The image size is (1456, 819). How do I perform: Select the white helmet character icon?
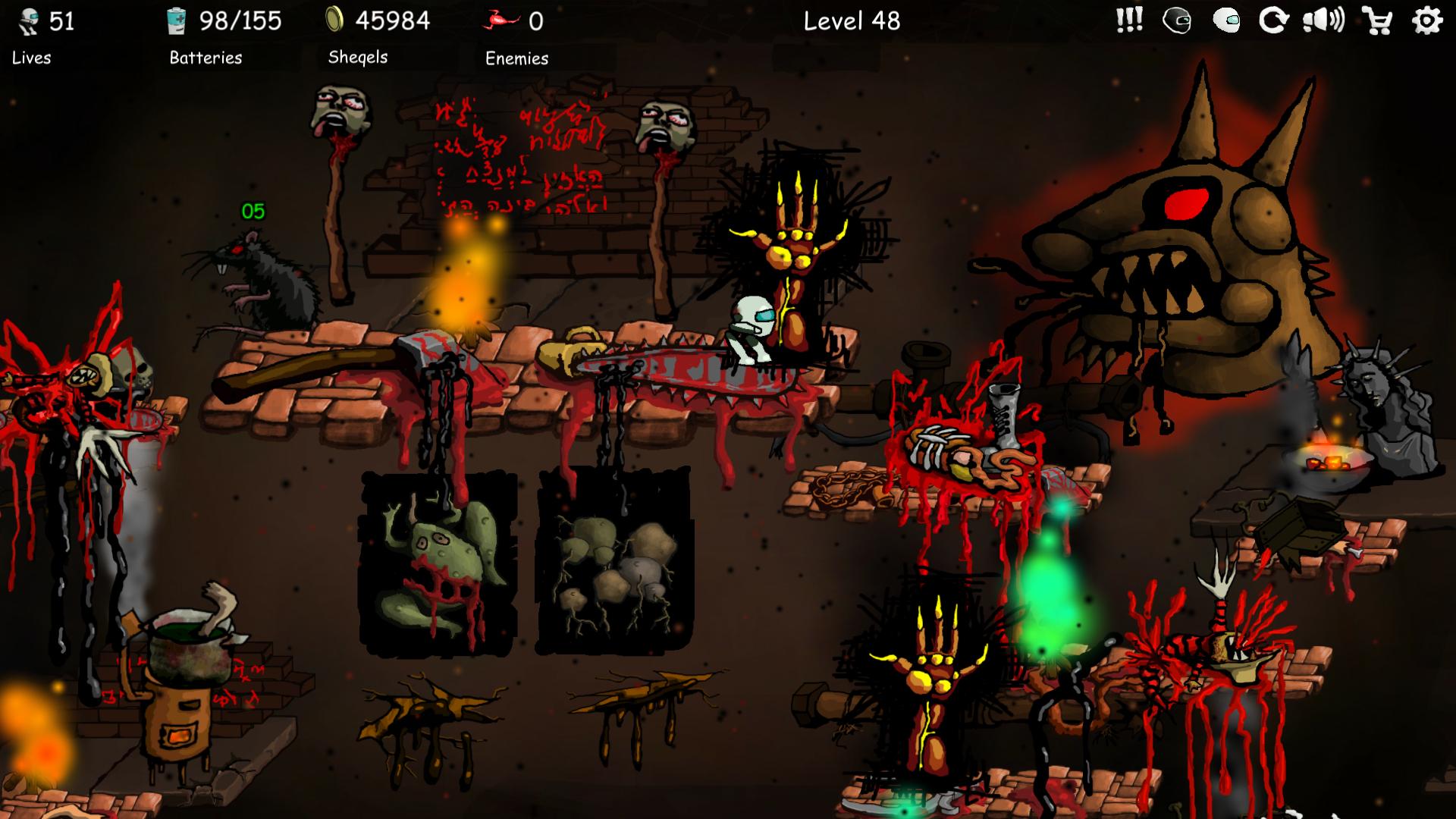point(1228,21)
